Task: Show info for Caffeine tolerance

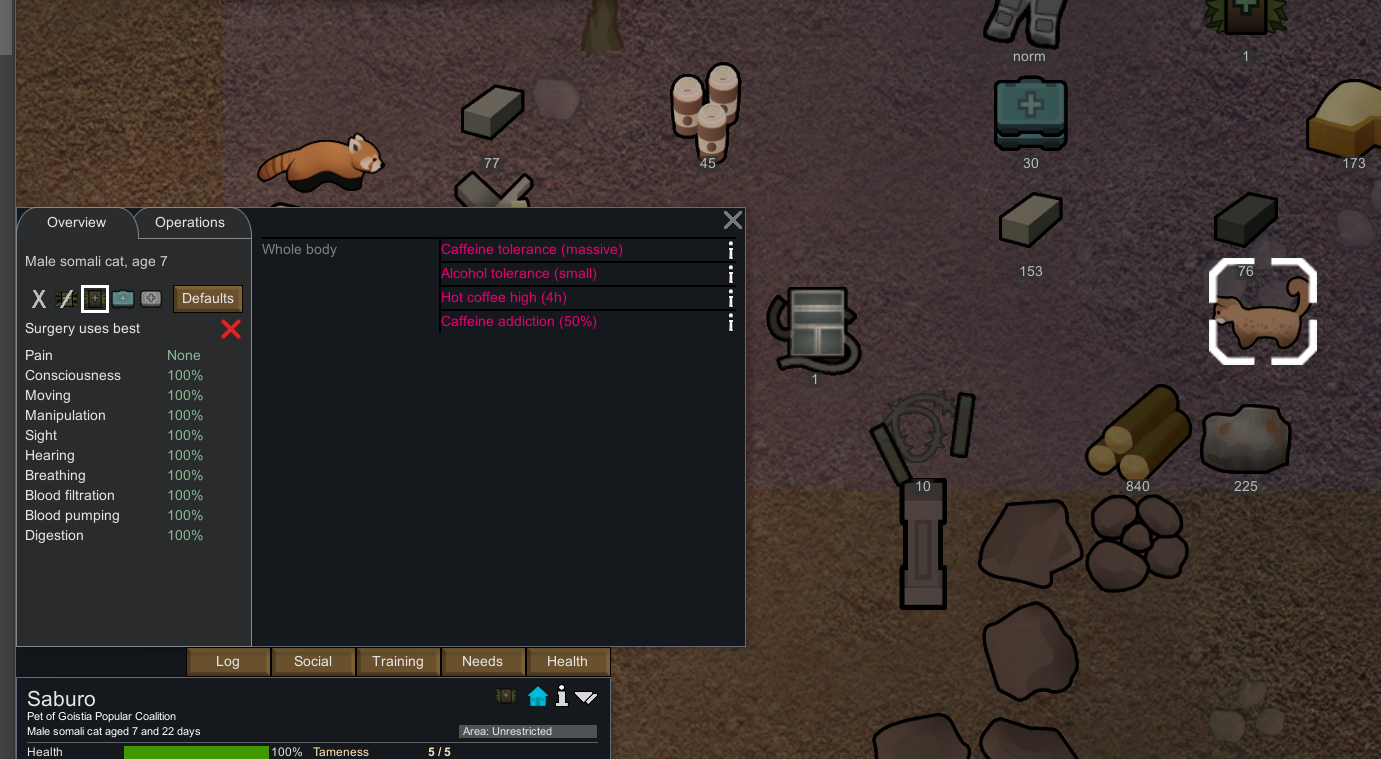Action: click(731, 250)
